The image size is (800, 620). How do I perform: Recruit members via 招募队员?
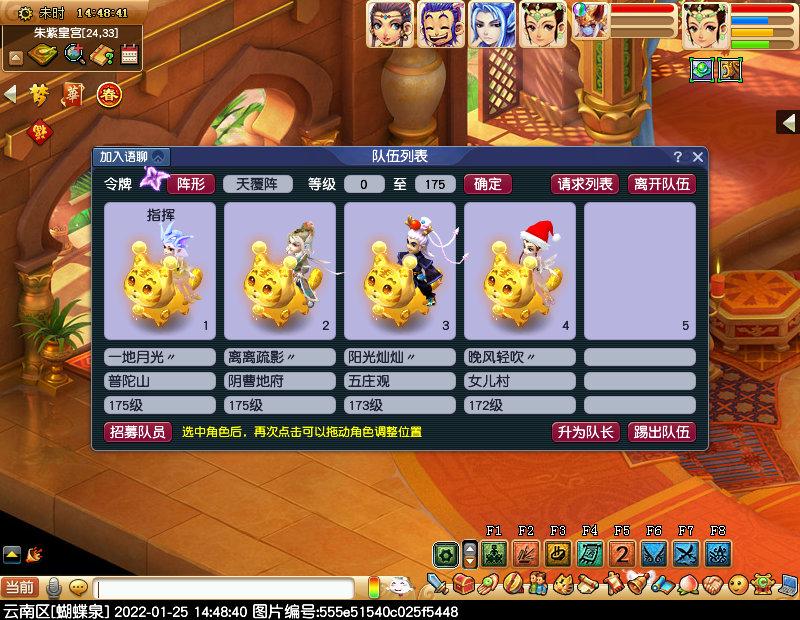click(x=136, y=432)
